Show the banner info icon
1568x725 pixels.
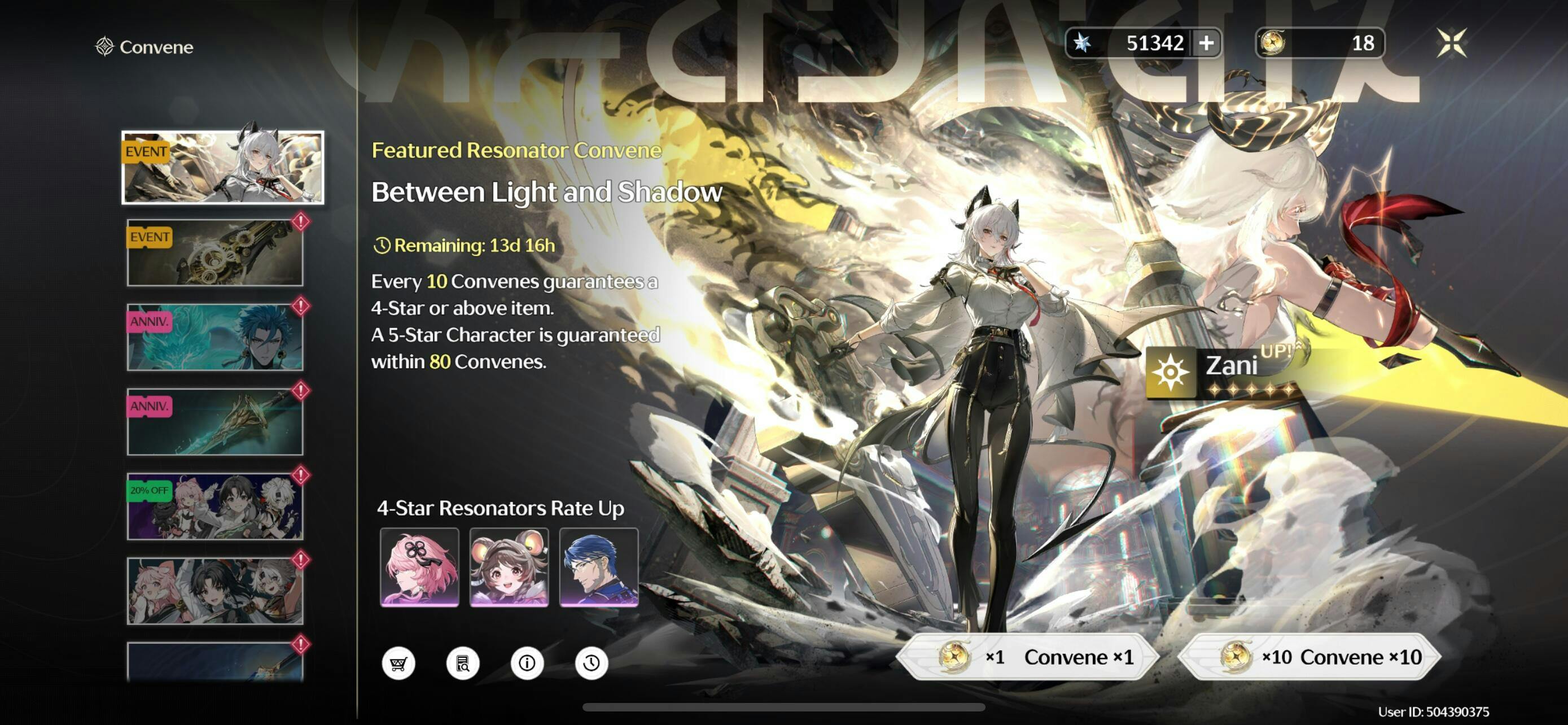pyautogui.click(x=527, y=663)
